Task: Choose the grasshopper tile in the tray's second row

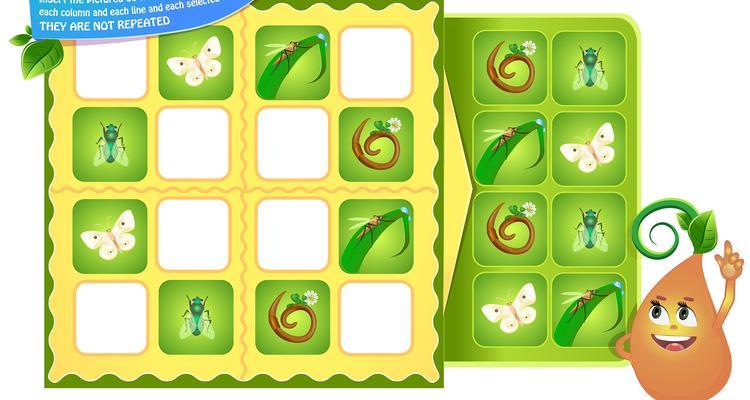Action: pos(510,148)
